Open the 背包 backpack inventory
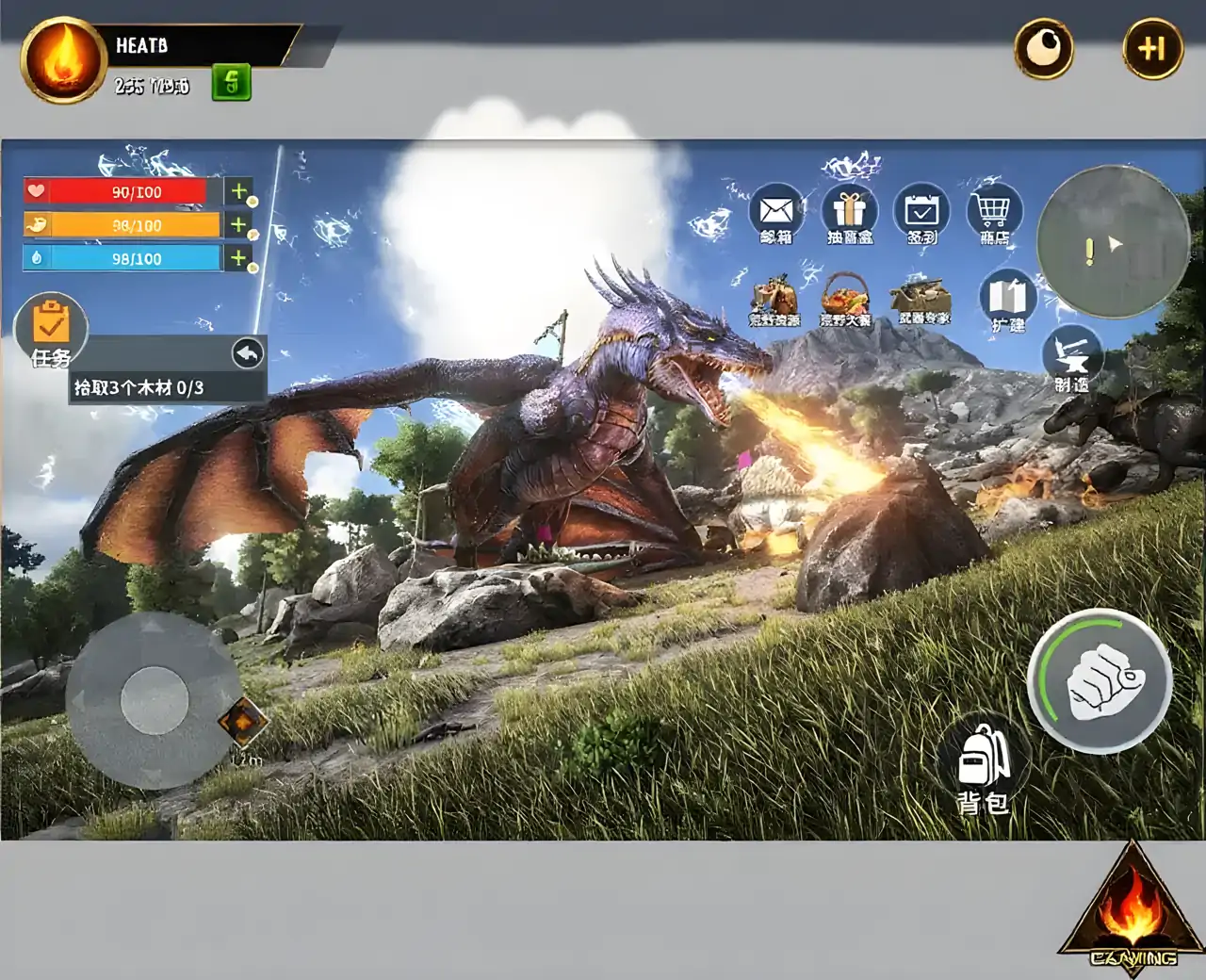 pyautogui.click(x=983, y=768)
